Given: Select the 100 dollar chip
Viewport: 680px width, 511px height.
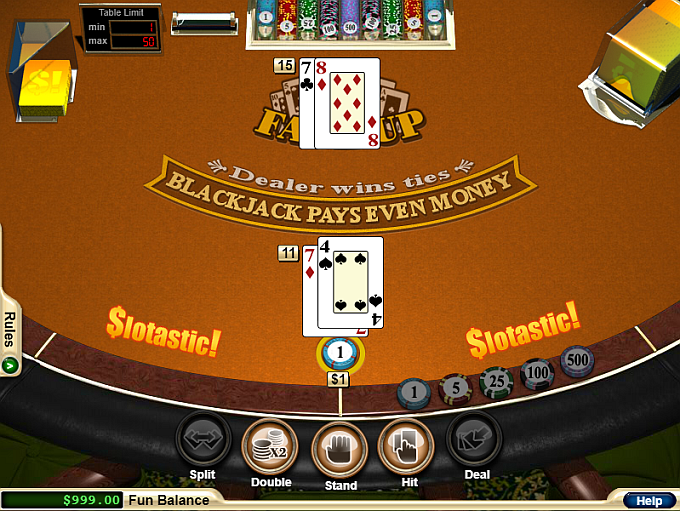Looking at the screenshot, I should click(538, 373).
